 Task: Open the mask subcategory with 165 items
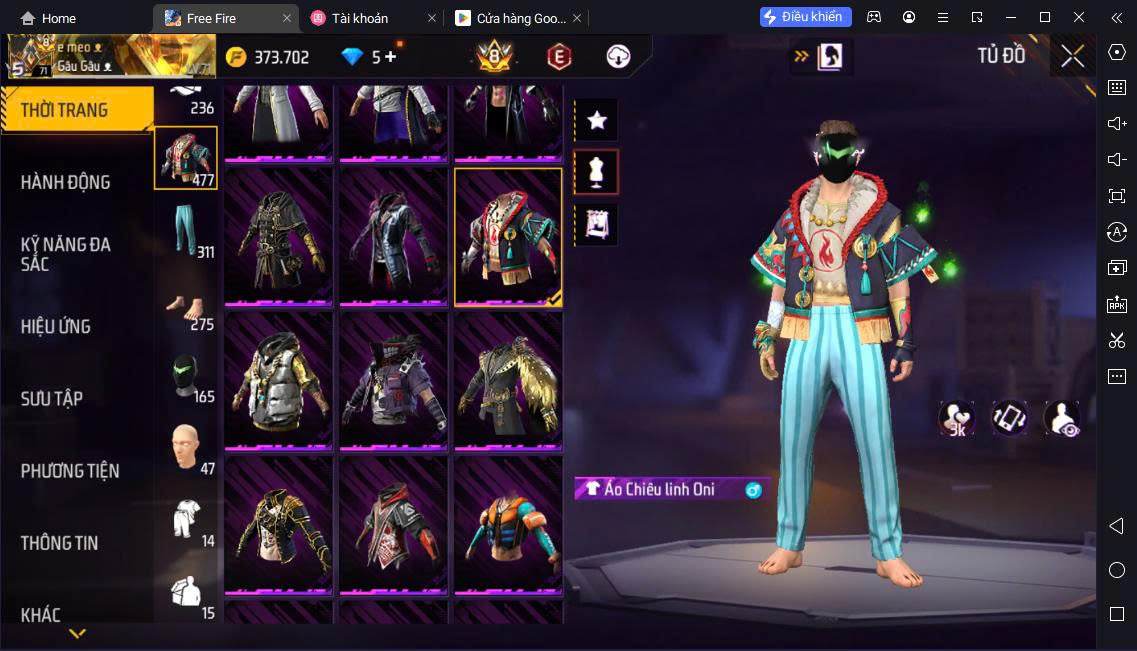point(185,376)
